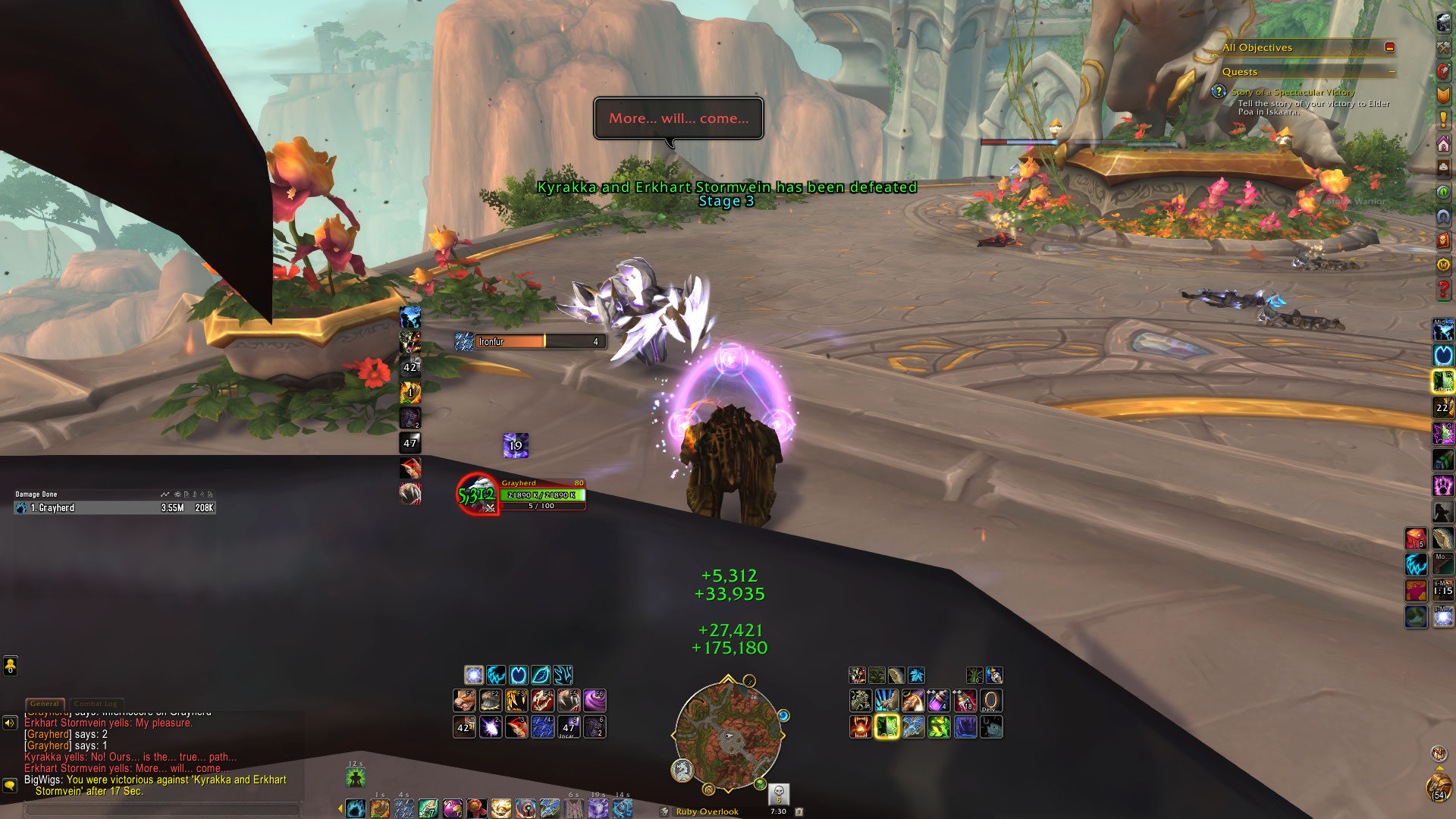
Task: Open the Story of a Spectacular Victory quest
Action: 1292,92
